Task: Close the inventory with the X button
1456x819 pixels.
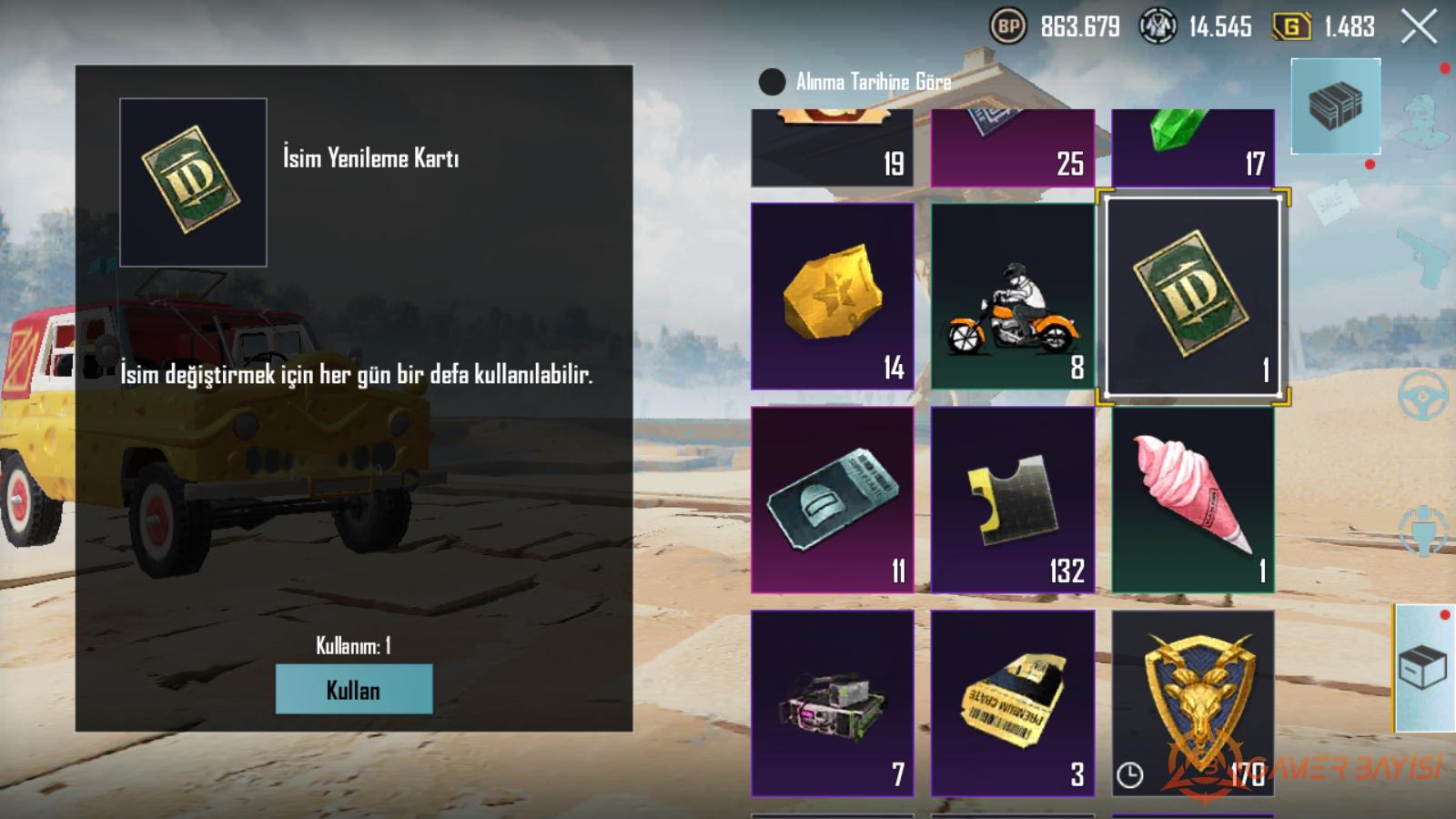Action: [x=1418, y=26]
